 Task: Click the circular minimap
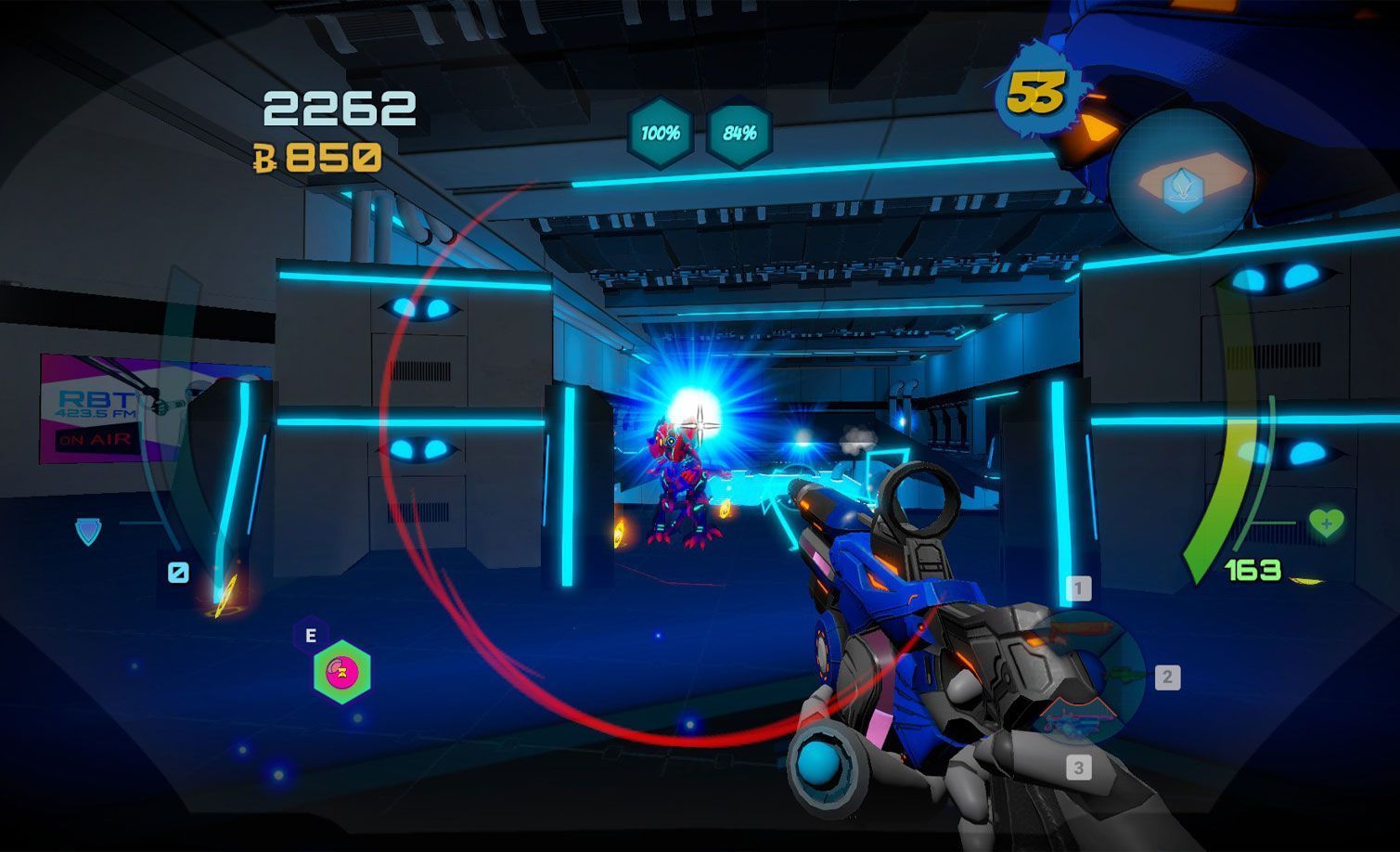coord(1181,181)
